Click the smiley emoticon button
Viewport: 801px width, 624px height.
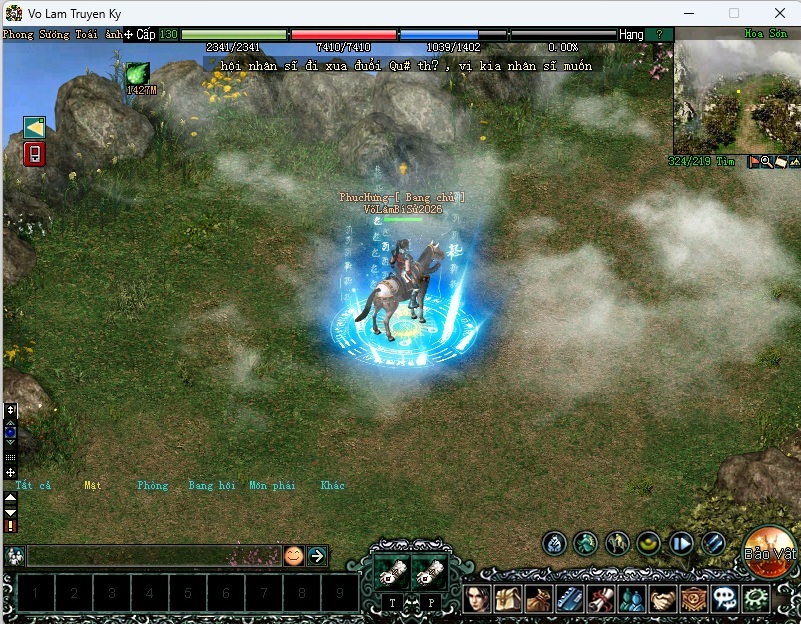293,556
